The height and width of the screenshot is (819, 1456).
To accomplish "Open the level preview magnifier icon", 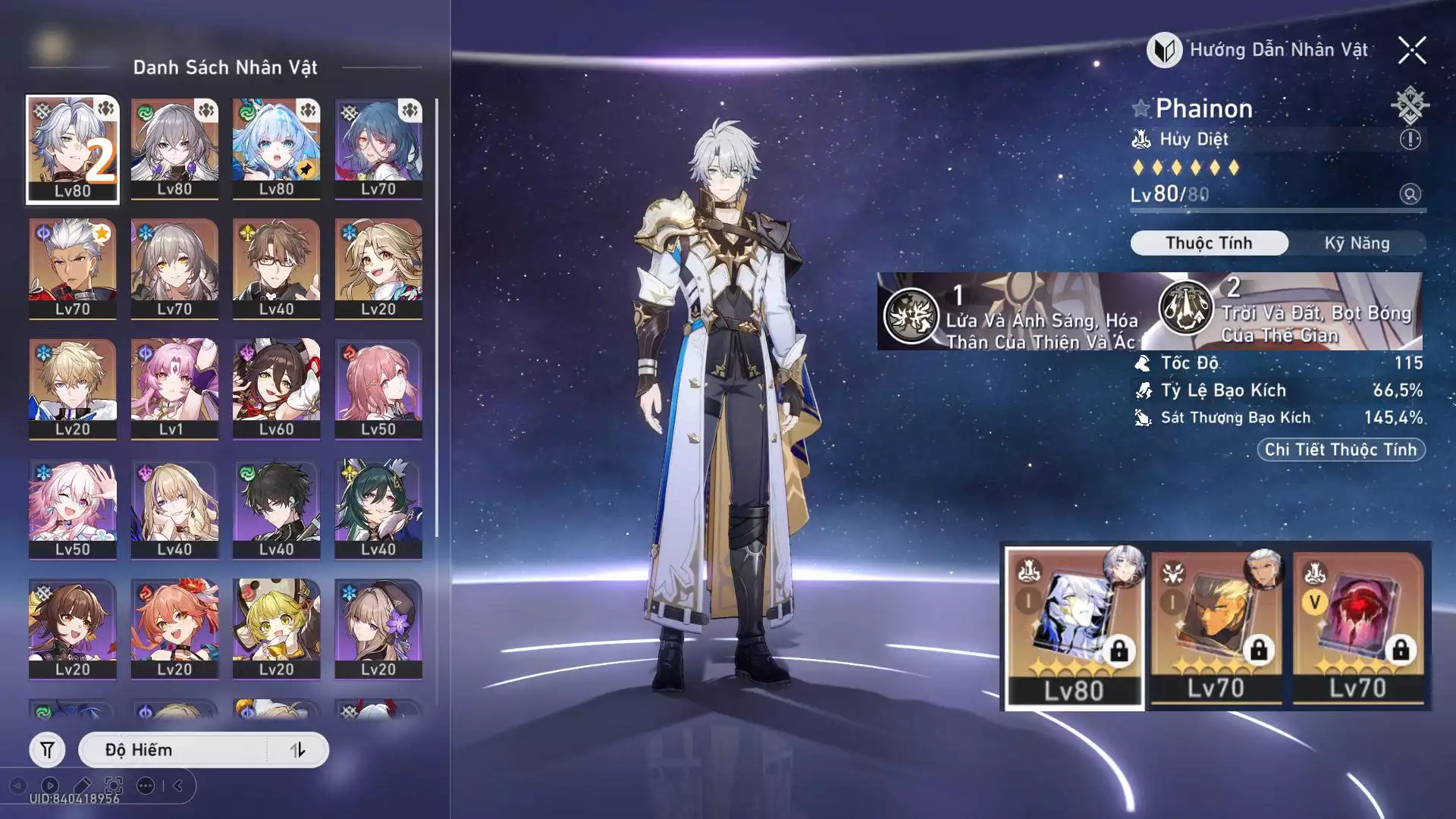I will [1410, 194].
